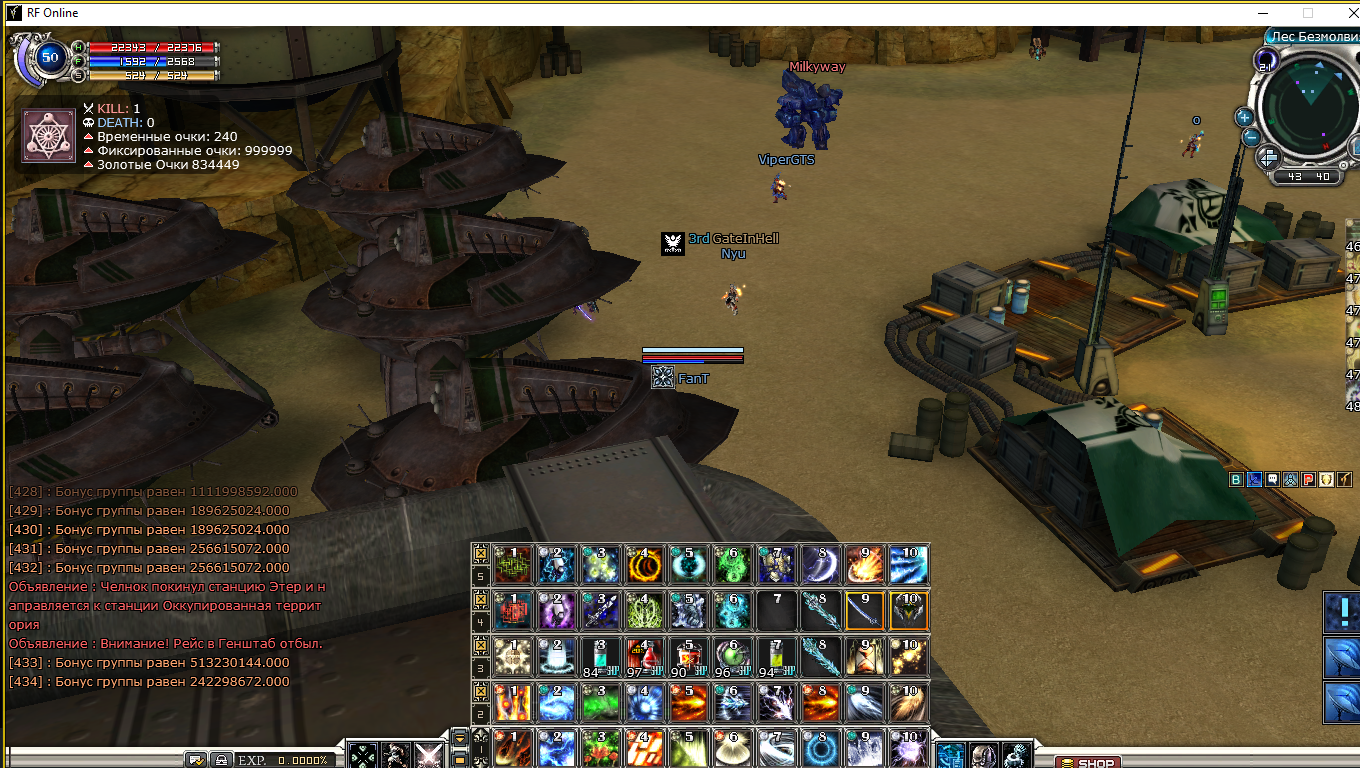Close hotbar row 5 with its X button

(x=481, y=553)
